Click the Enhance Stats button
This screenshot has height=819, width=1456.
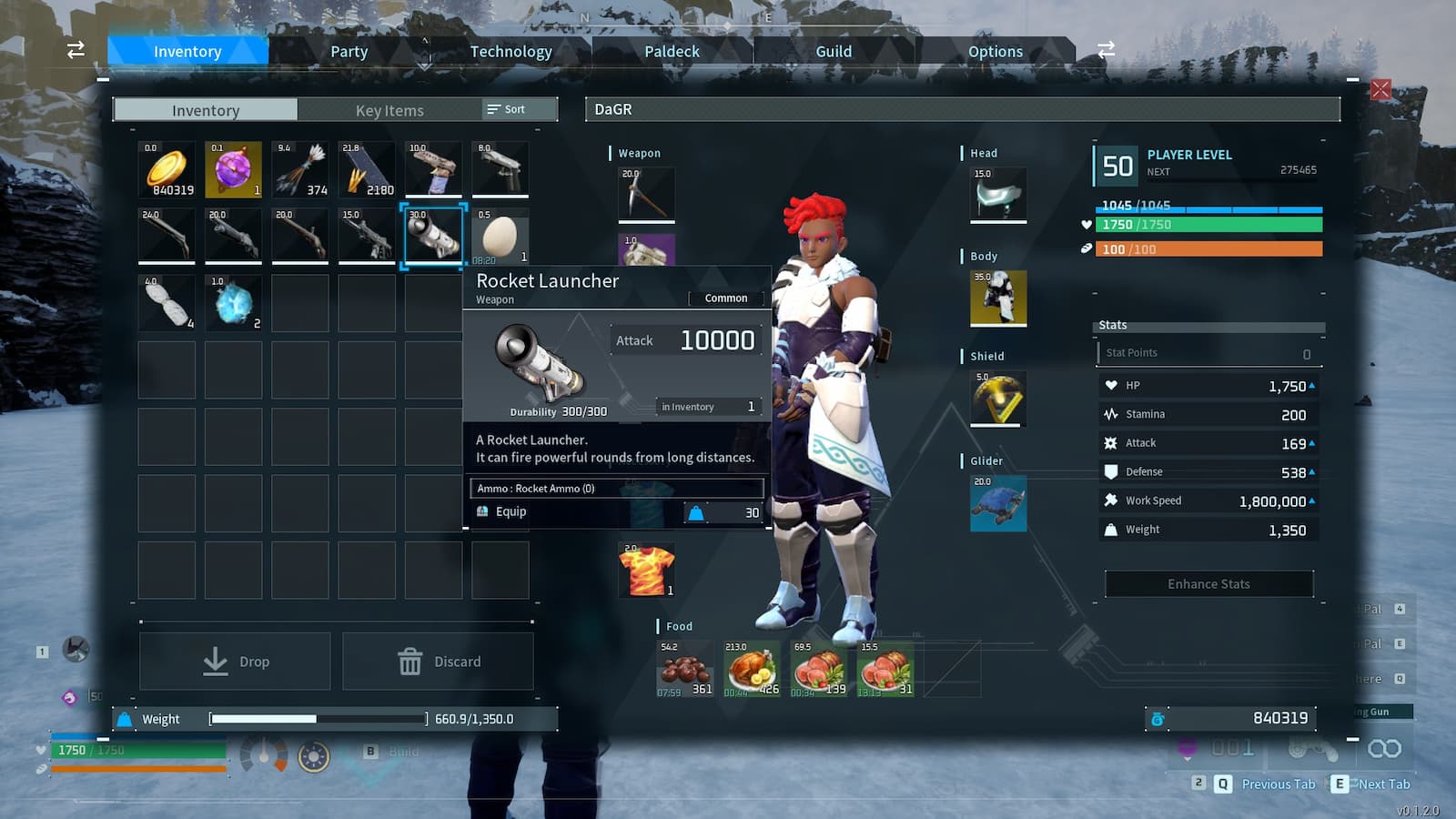1208,583
